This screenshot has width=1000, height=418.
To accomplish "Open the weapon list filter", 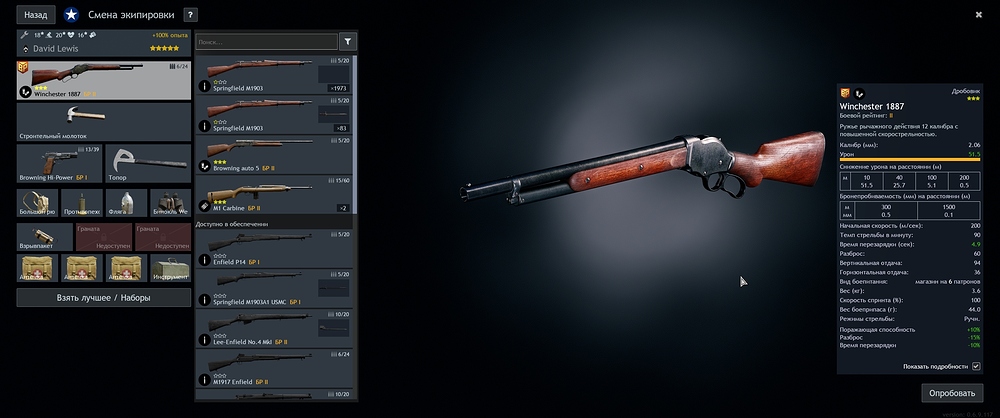I will (349, 42).
